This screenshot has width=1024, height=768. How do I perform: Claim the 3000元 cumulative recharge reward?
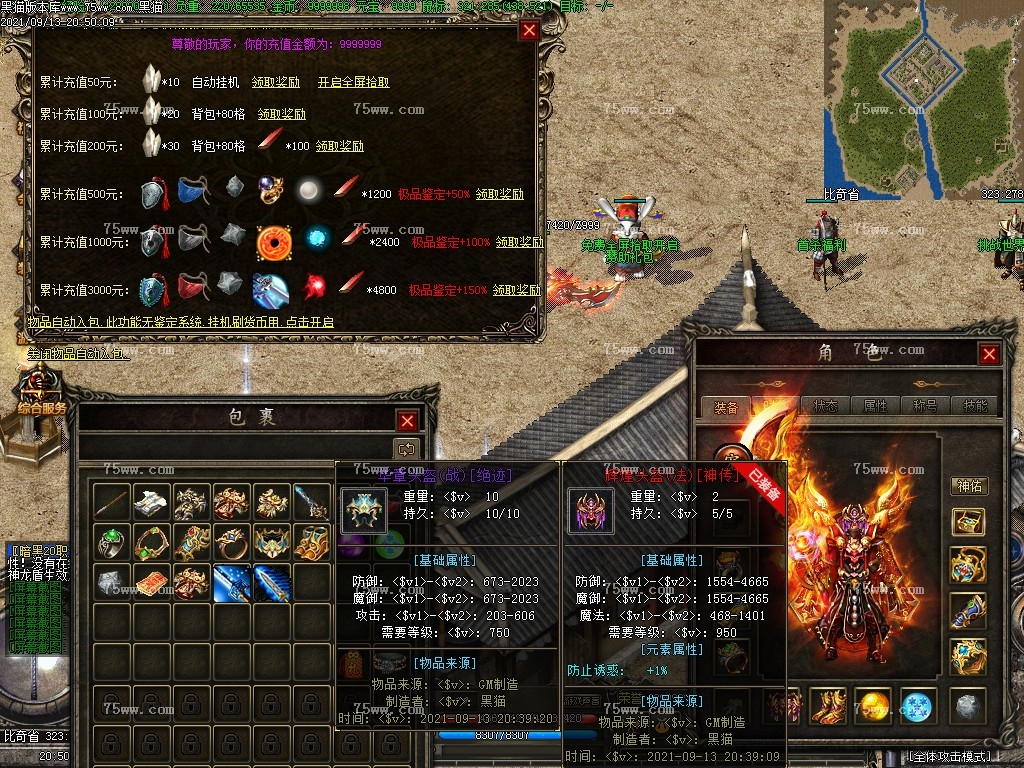516,290
